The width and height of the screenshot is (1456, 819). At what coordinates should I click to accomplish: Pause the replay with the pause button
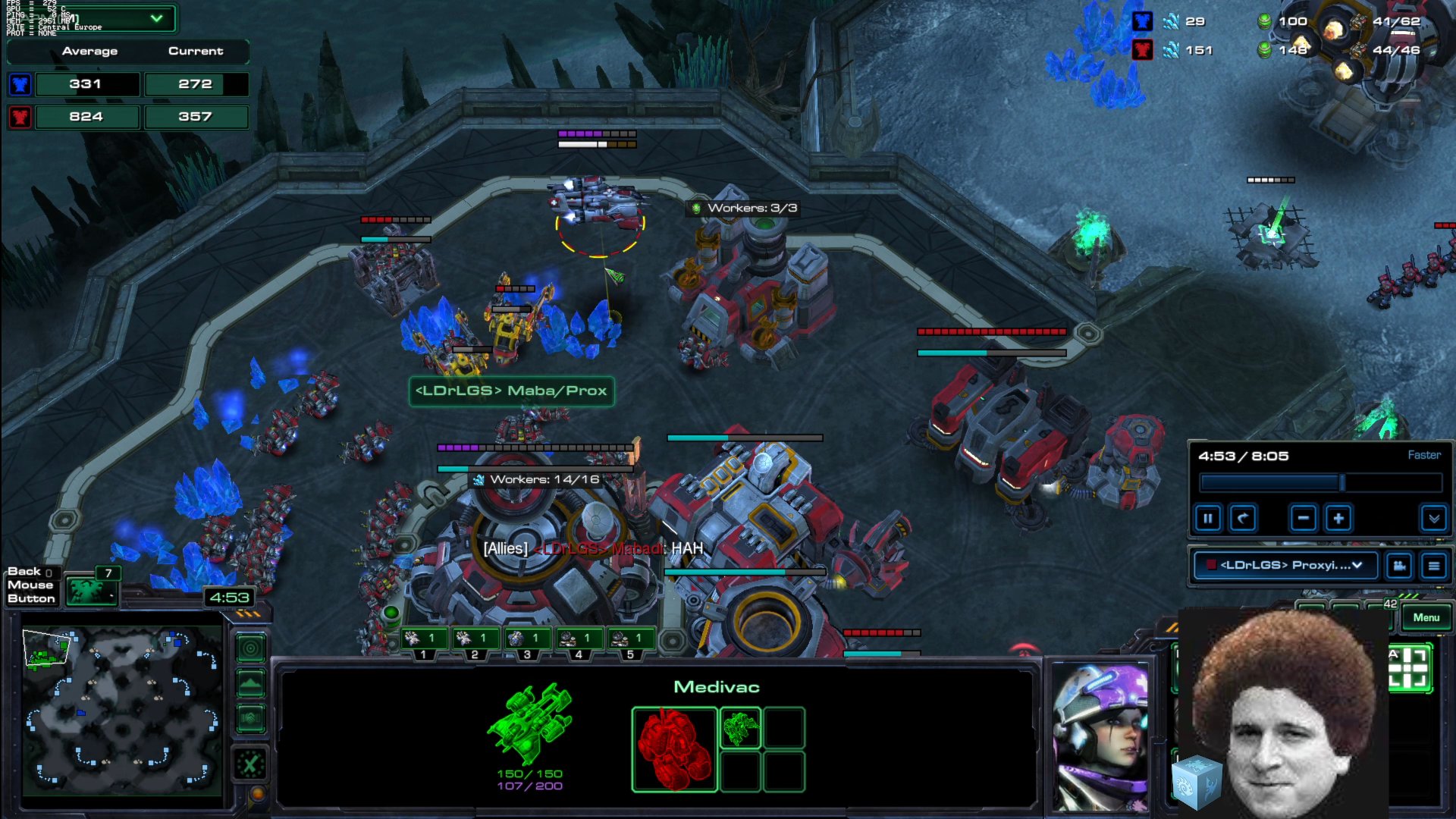pos(1208,518)
